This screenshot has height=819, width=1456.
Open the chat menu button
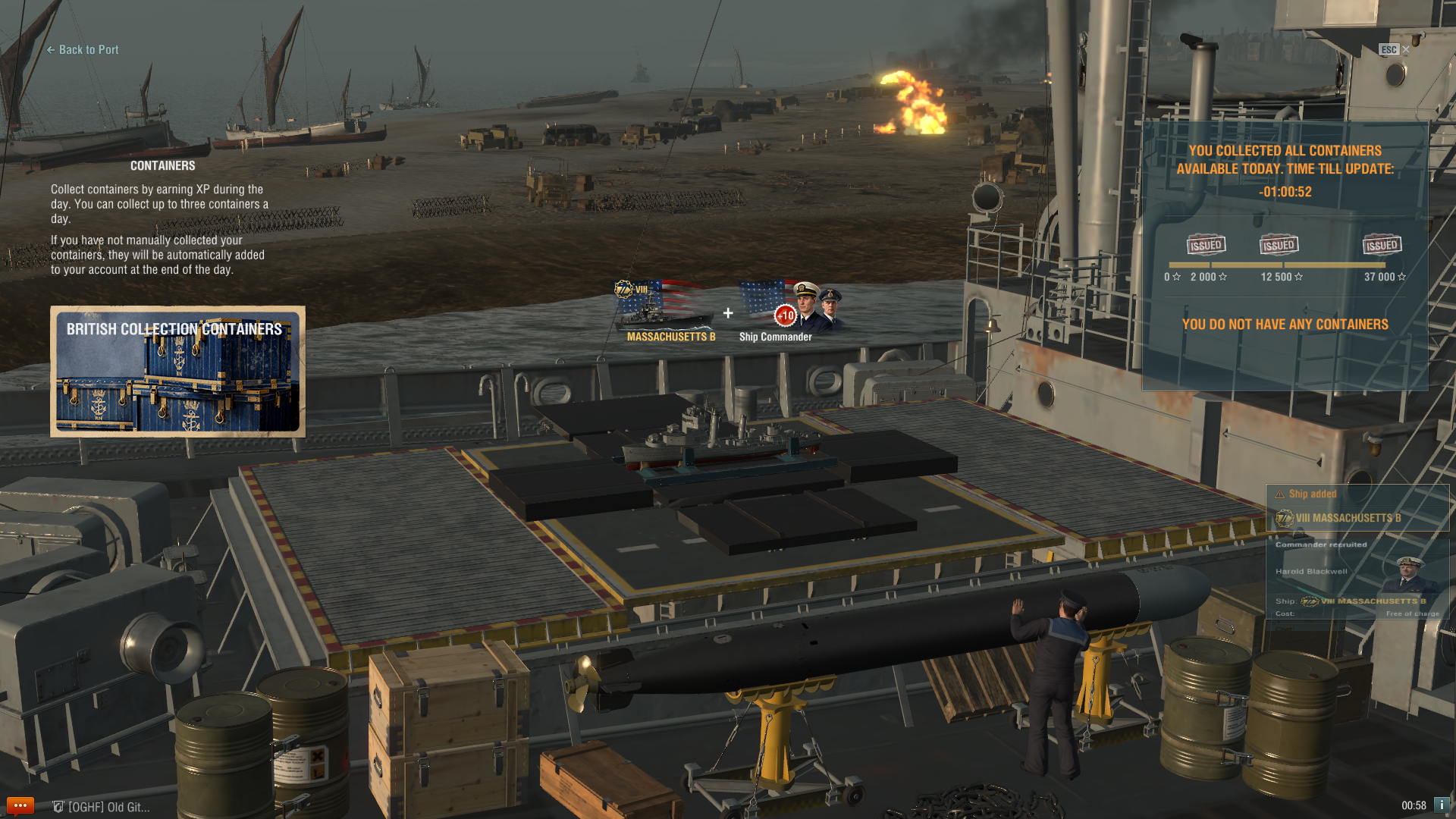click(x=20, y=805)
